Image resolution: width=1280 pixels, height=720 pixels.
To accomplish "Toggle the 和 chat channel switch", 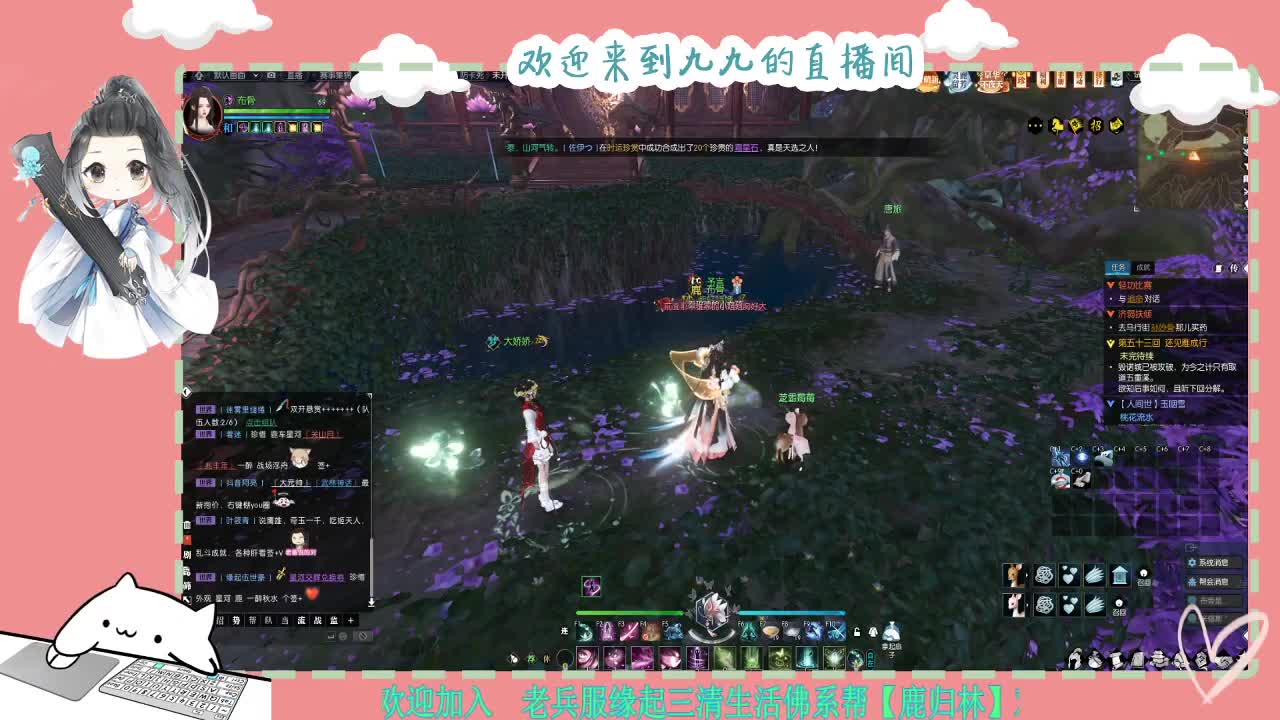I will (227, 128).
